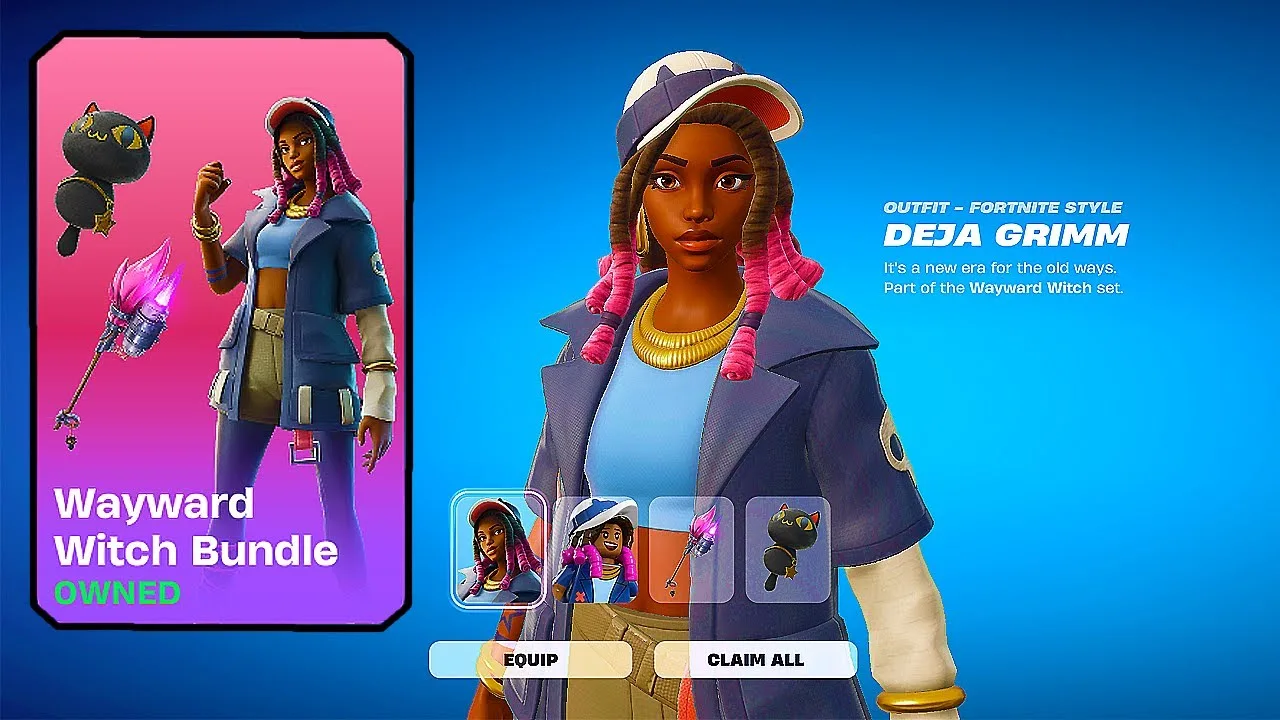
Task: Click the OWNED status label
Action: click(x=118, y=589)
